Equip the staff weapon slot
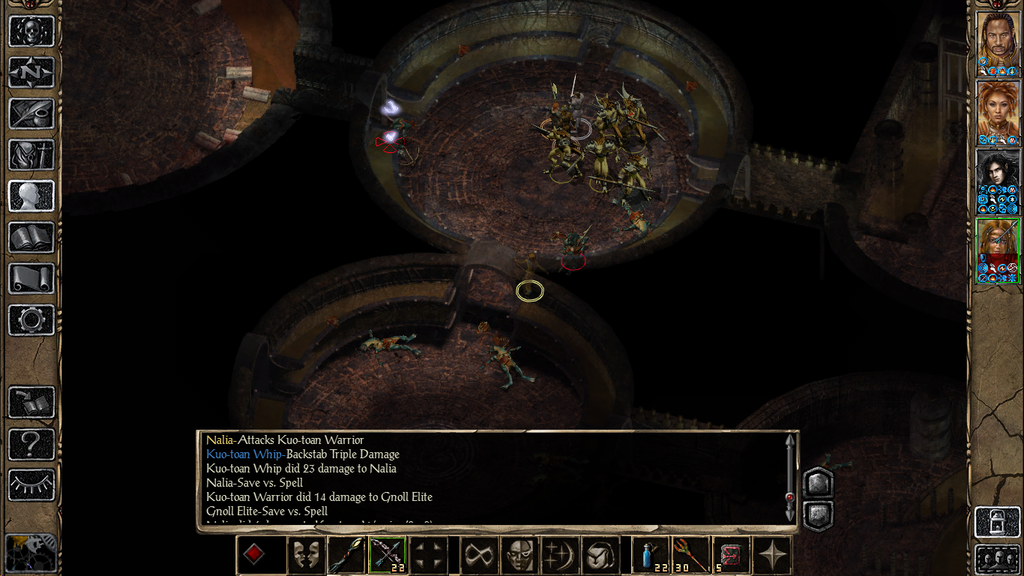The image size is (1024, 576). pyautogui.click(x=345, y=555)
